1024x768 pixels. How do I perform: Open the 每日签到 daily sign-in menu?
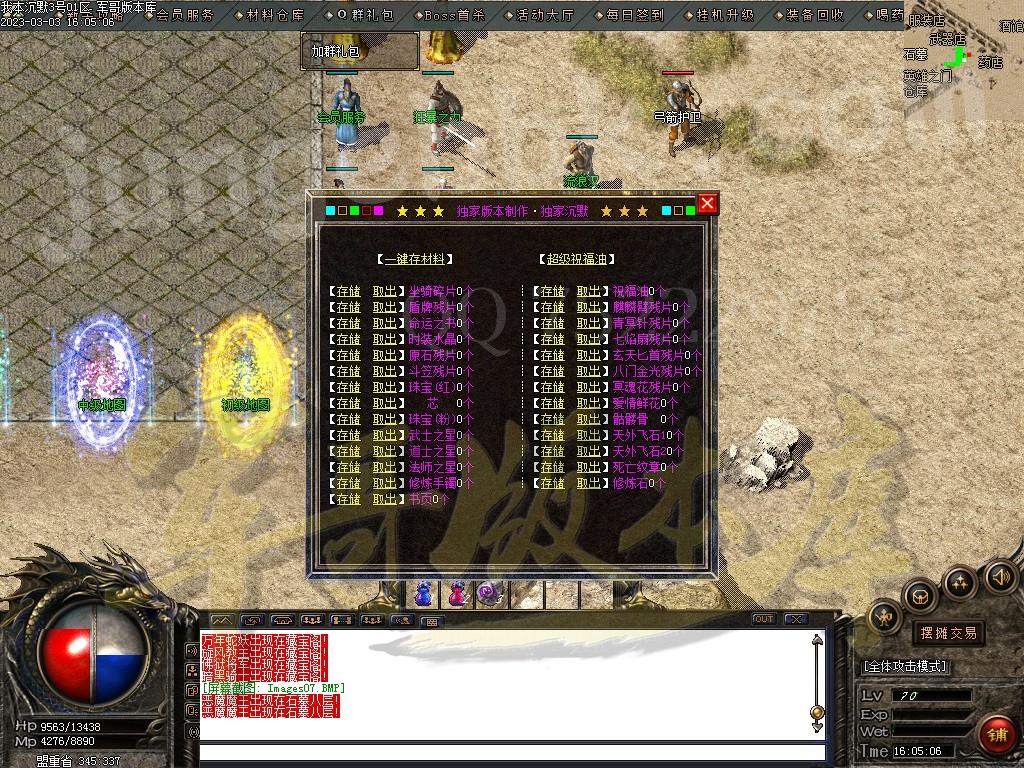point(635,15)
